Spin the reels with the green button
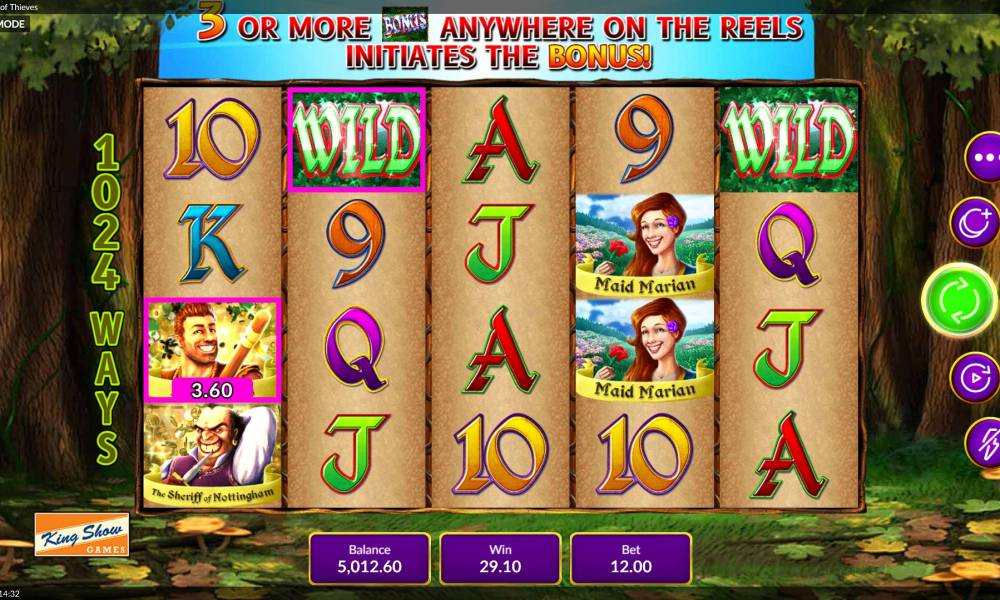 [958, 300]
